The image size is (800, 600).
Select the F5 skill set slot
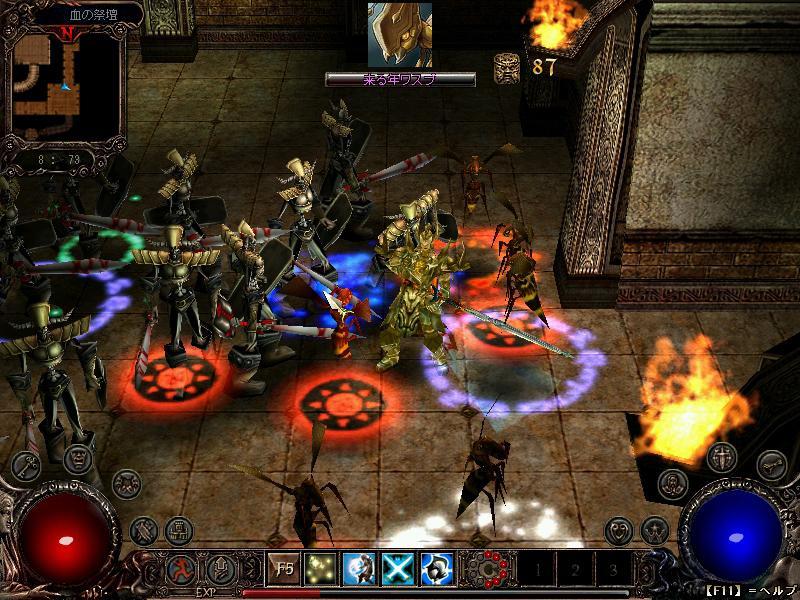[284, 569]
